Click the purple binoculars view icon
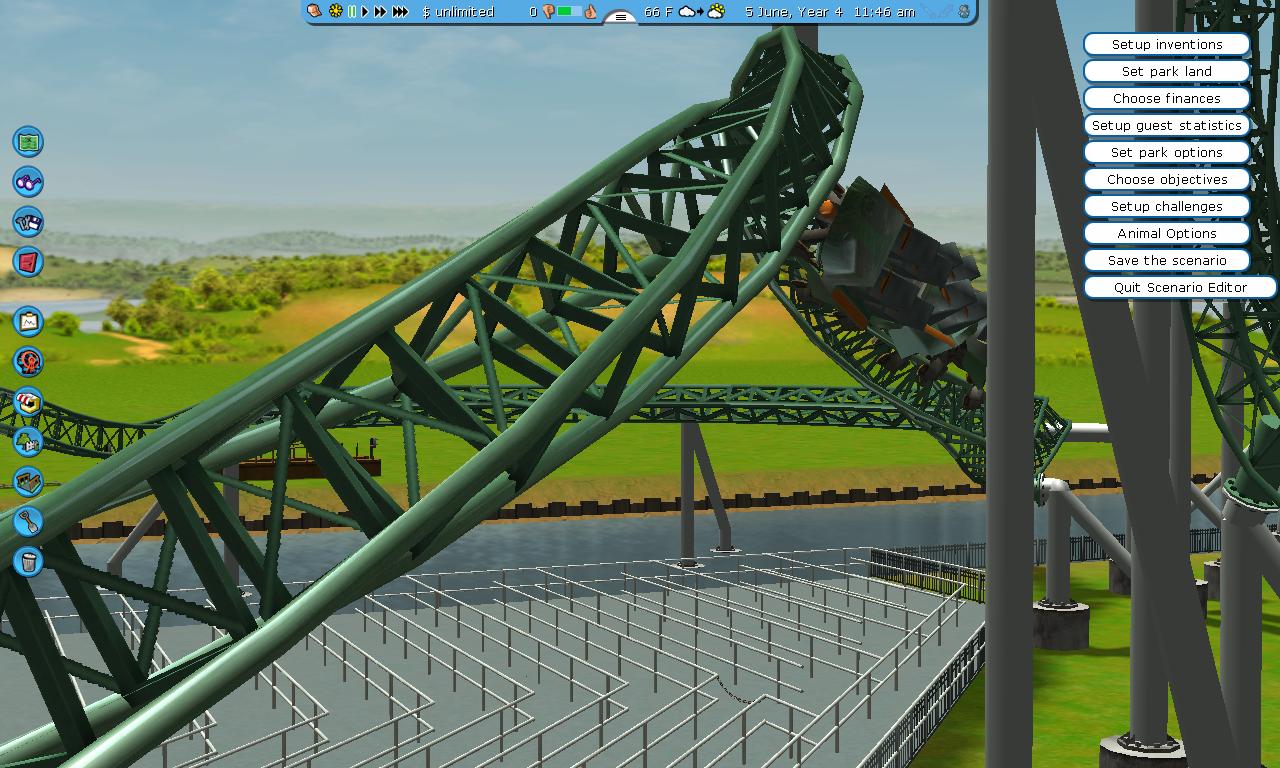The height and width of the screenshot is (768, 1280). [x=28, y=182]
